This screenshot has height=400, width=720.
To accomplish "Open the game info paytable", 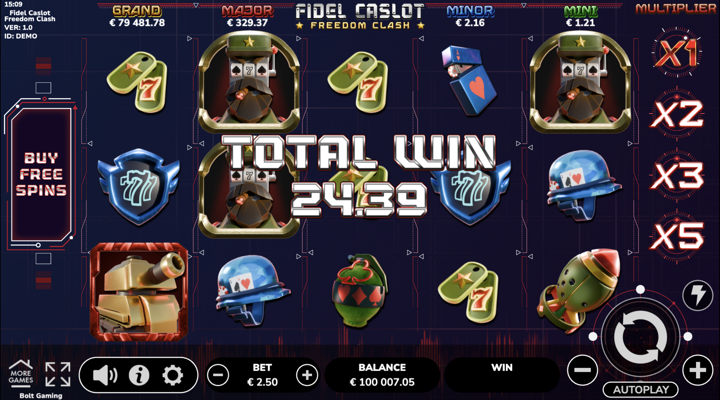I will [x=139, y=375].
